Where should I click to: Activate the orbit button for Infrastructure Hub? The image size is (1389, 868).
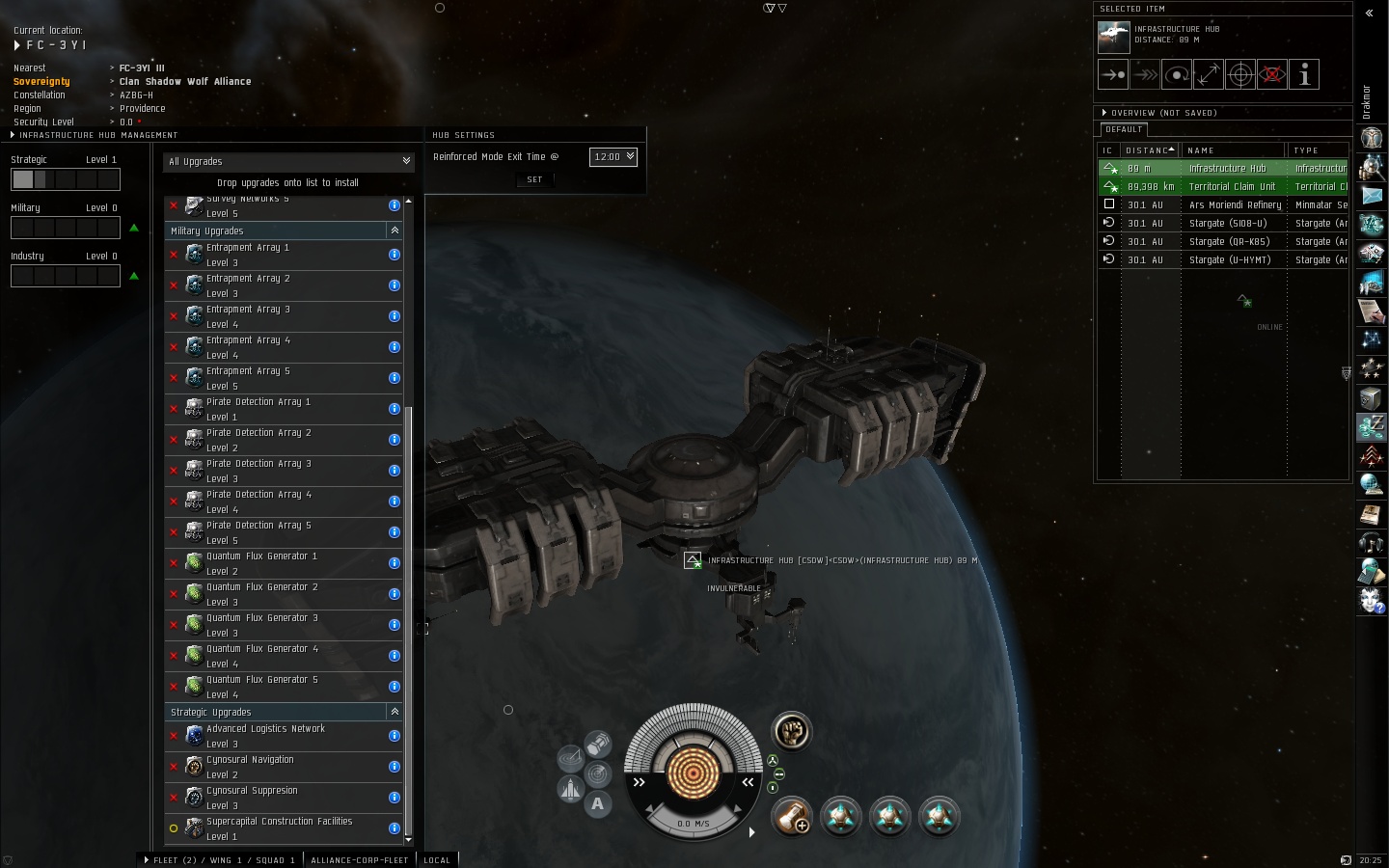pos(1177,74)
